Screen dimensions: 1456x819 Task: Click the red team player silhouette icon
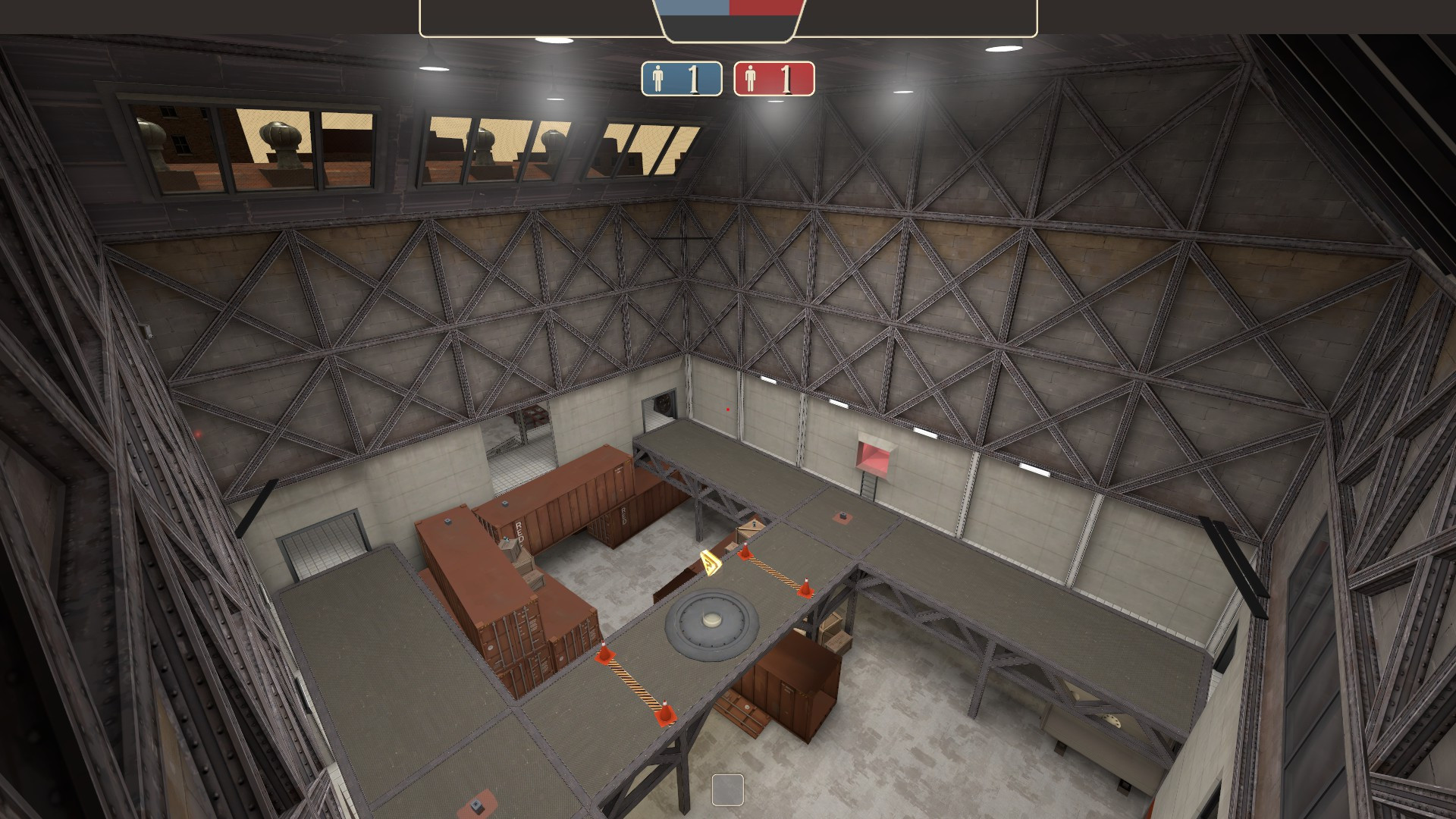(x=751, y=77)
